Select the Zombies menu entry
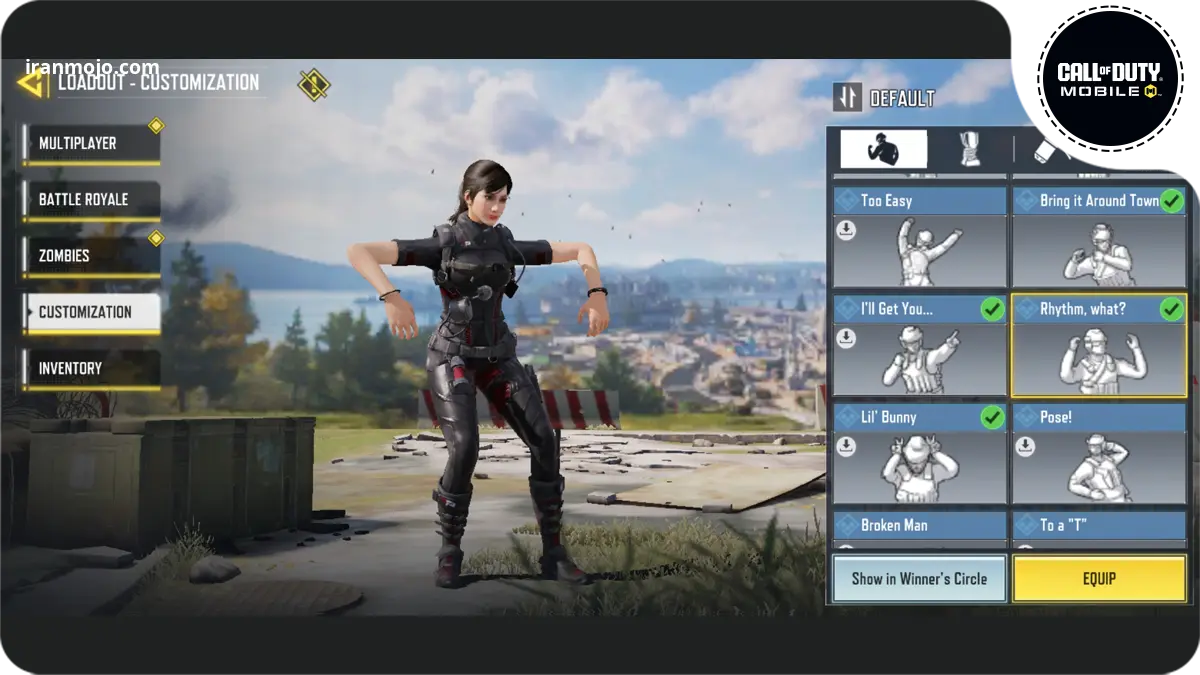 tap(91, 256)
